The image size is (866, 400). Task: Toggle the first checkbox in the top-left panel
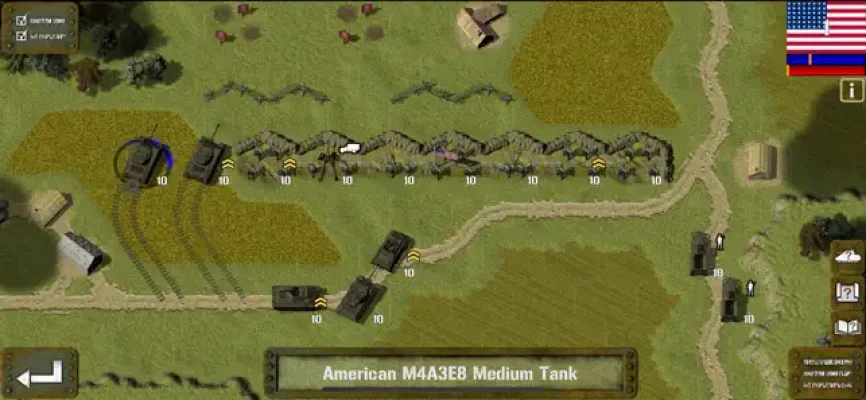19,20
